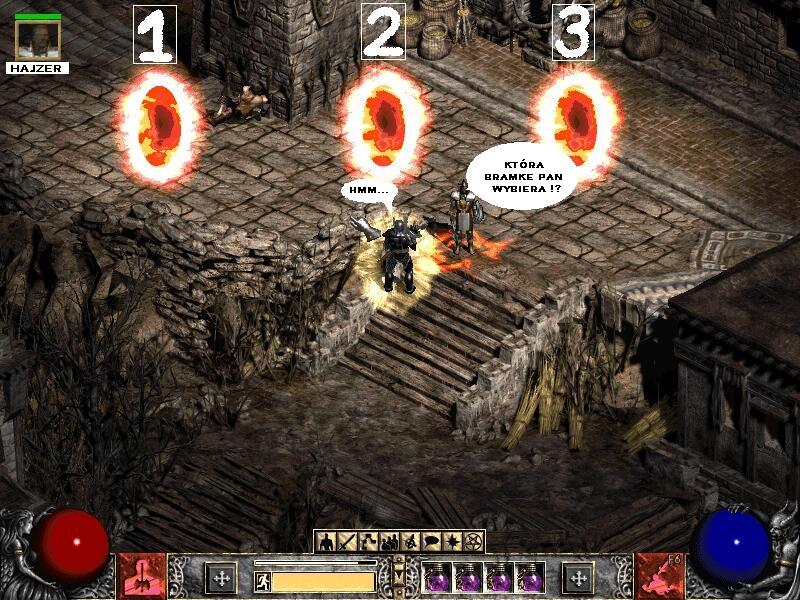
Task: Open inventory via the sword icon
Action: 347,542
